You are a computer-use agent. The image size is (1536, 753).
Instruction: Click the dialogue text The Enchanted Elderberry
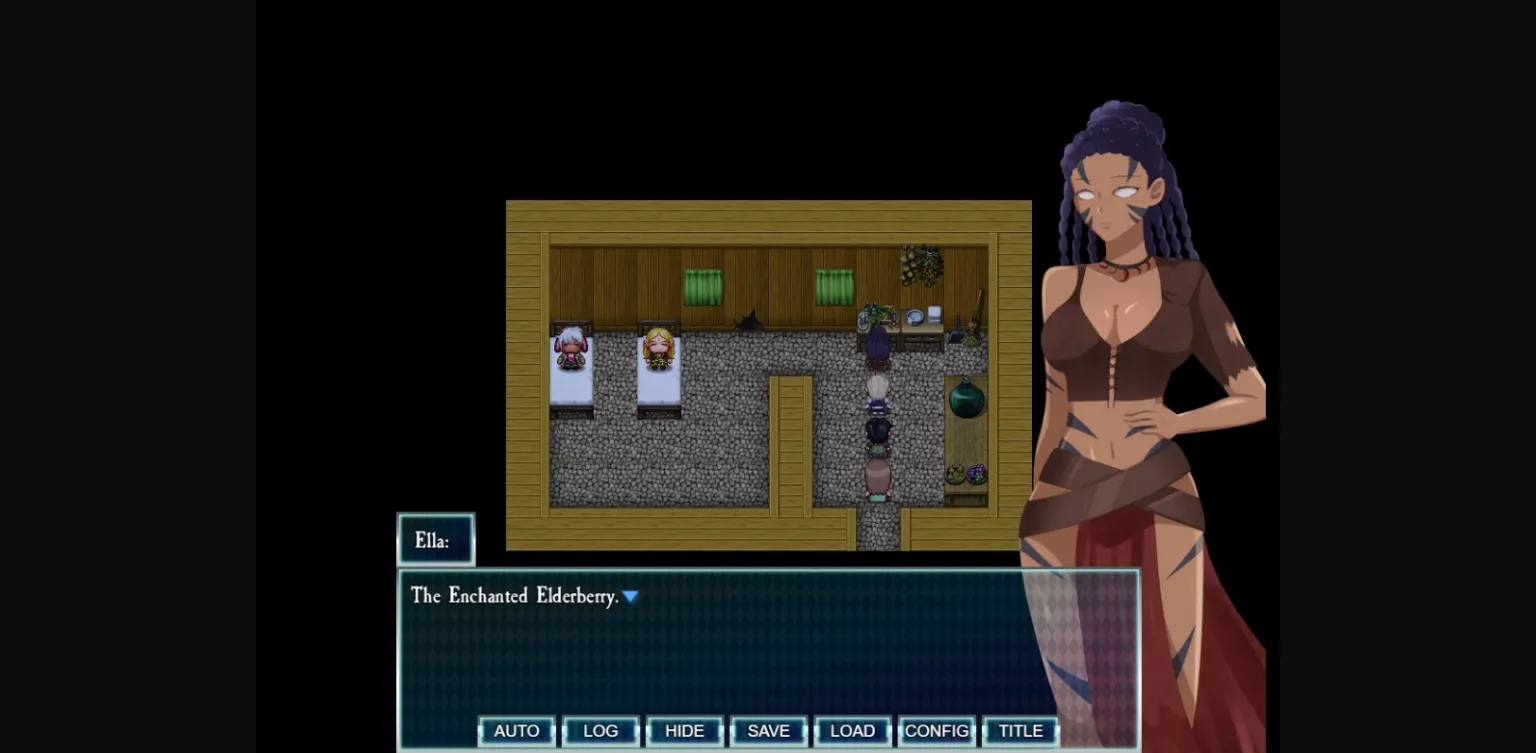pos(516,596)
